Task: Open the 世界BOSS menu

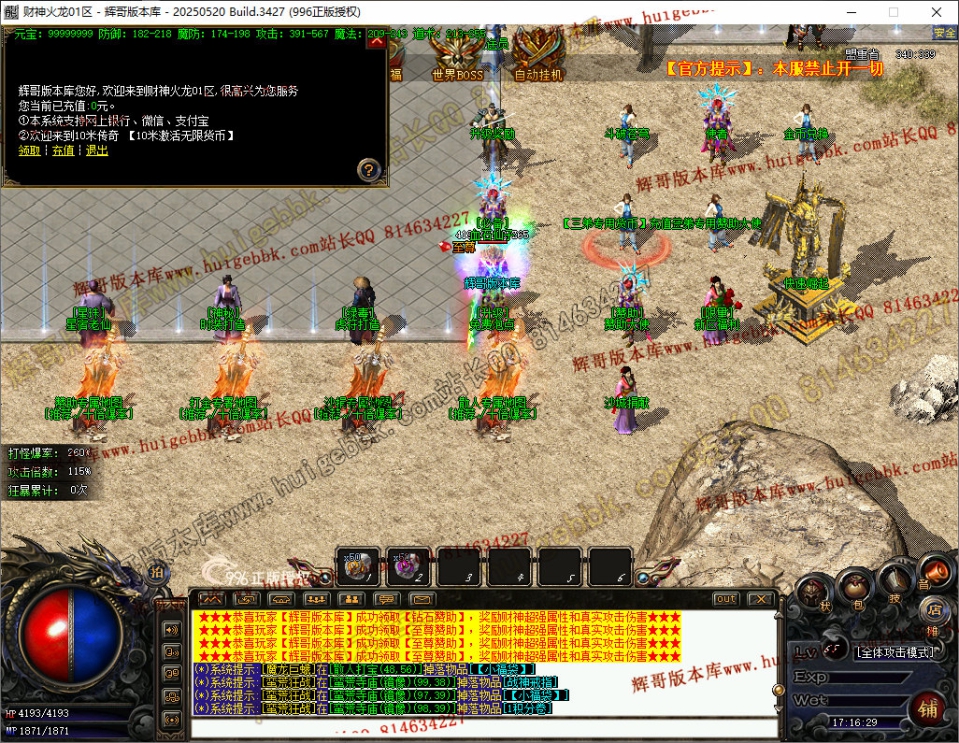Action: tap(457, 61)
